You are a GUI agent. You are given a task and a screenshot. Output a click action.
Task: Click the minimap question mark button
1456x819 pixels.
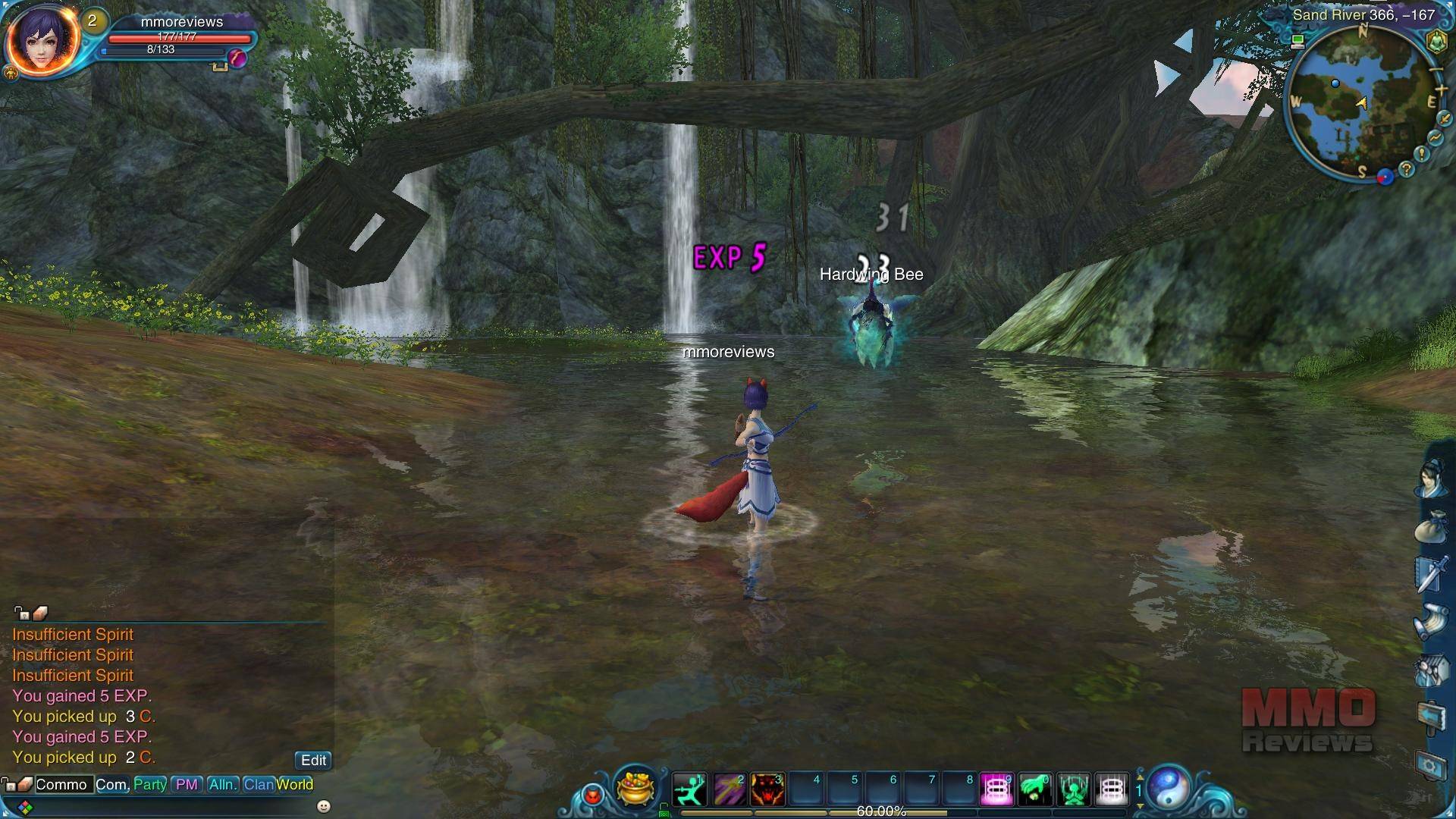pyautogui.click(x=1407, y=170)
